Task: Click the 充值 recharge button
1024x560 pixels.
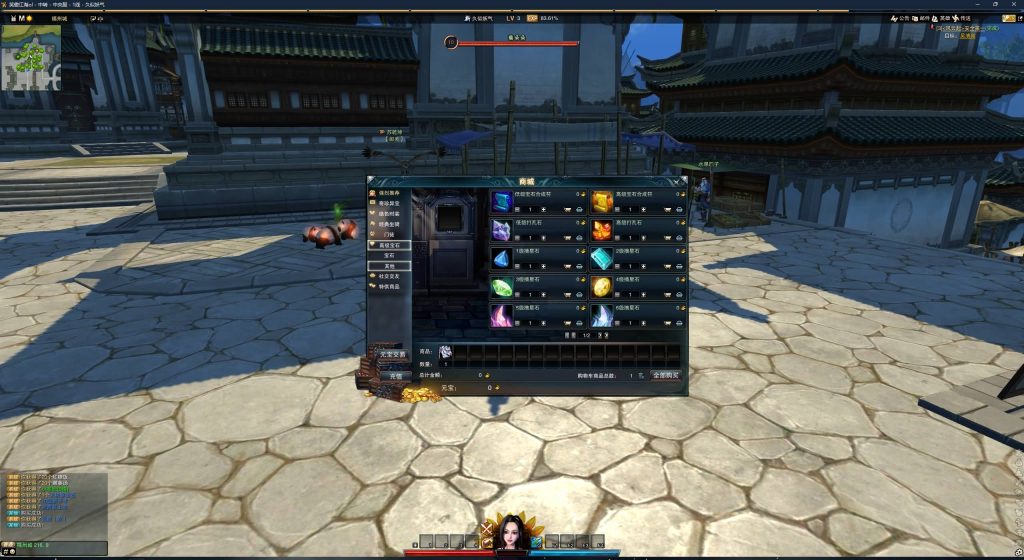Action: (395, 376)
